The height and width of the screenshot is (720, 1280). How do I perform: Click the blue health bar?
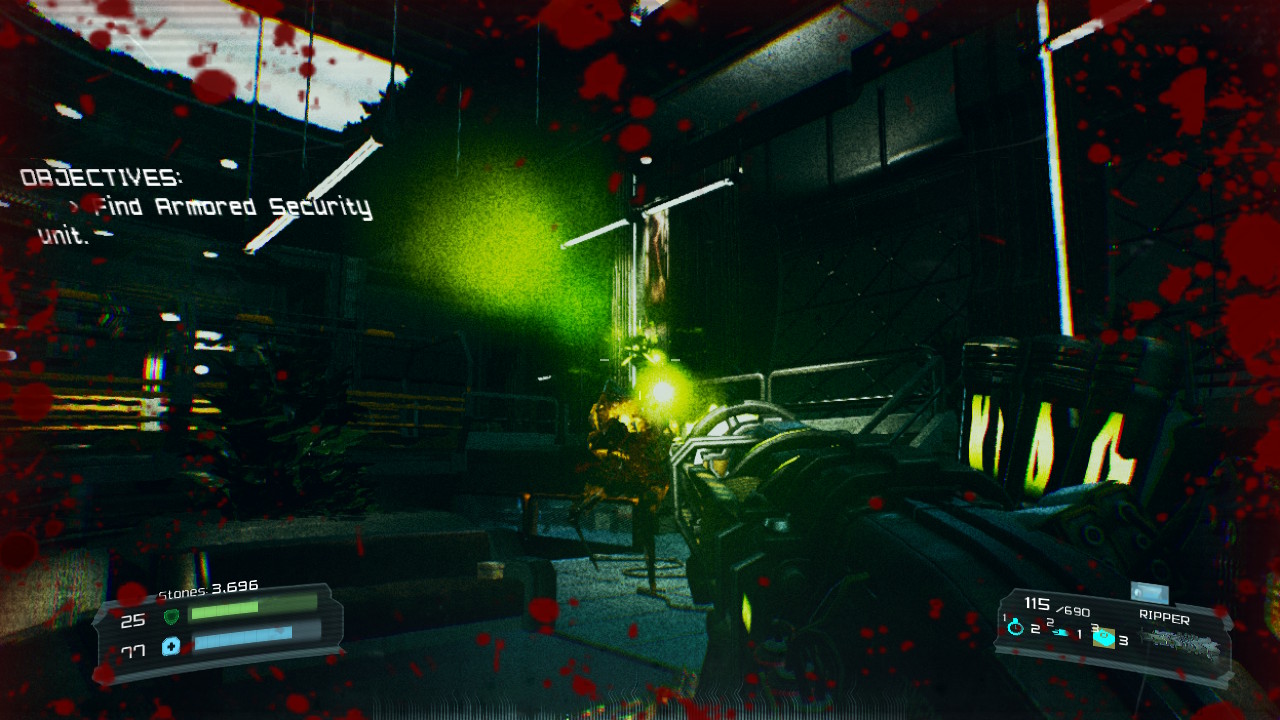tap(244, 640)
